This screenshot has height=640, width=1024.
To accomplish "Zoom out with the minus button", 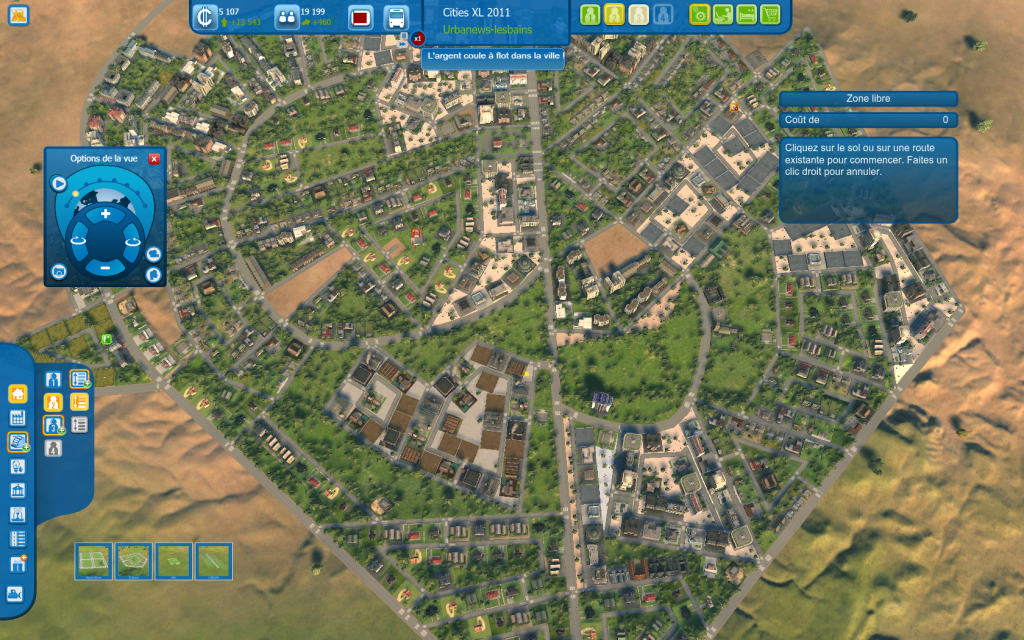I will click(105, 267).
